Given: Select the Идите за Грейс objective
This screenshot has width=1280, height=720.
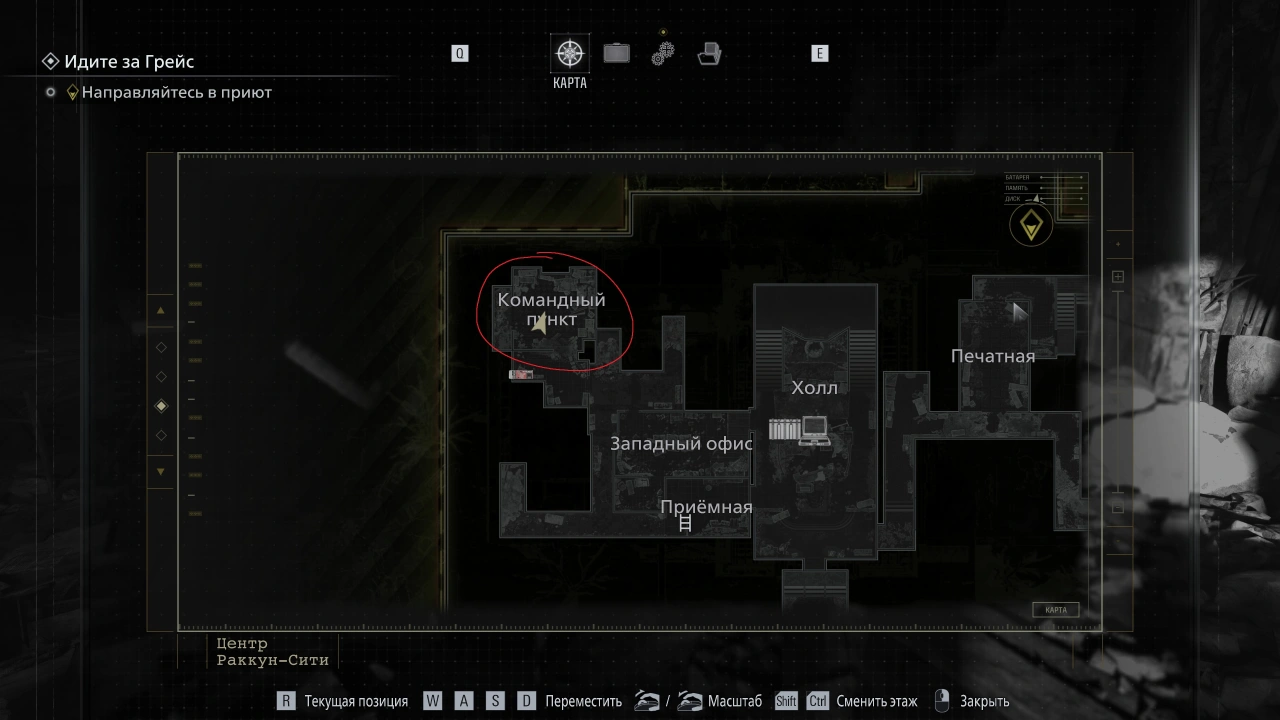Looking at the screenshot, I should [x=128, y=62].
